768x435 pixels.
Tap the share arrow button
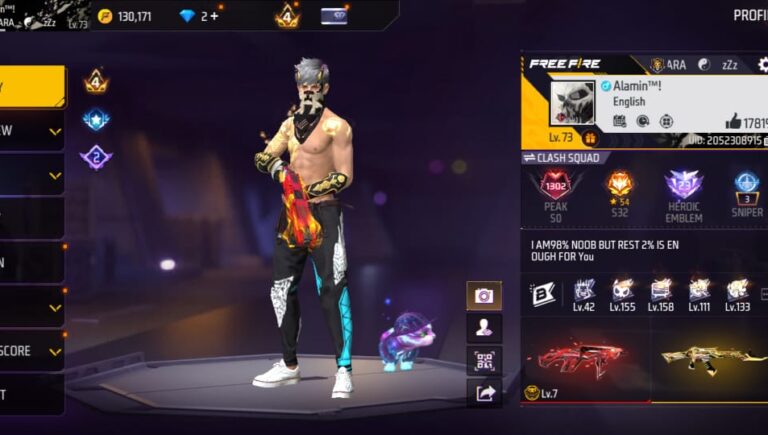[x=484, y=393]
